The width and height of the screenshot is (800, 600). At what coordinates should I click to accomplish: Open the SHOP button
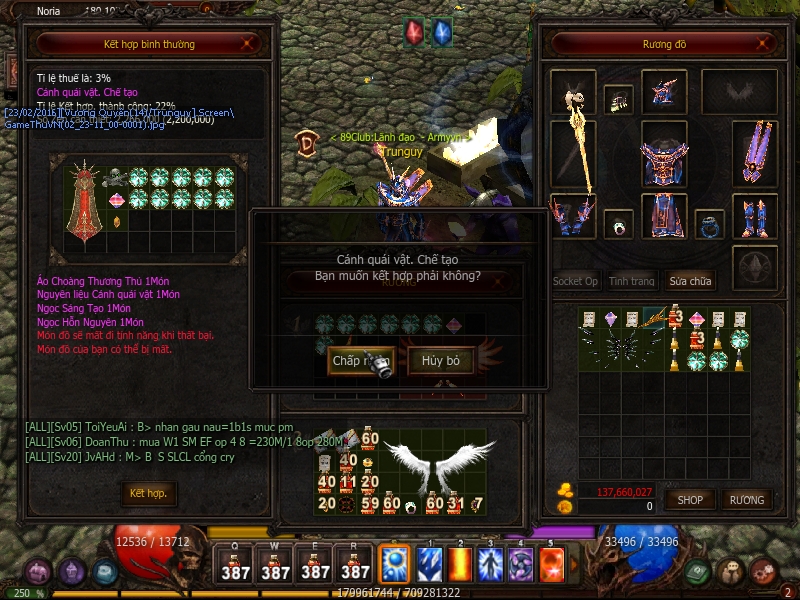[691, 499]
